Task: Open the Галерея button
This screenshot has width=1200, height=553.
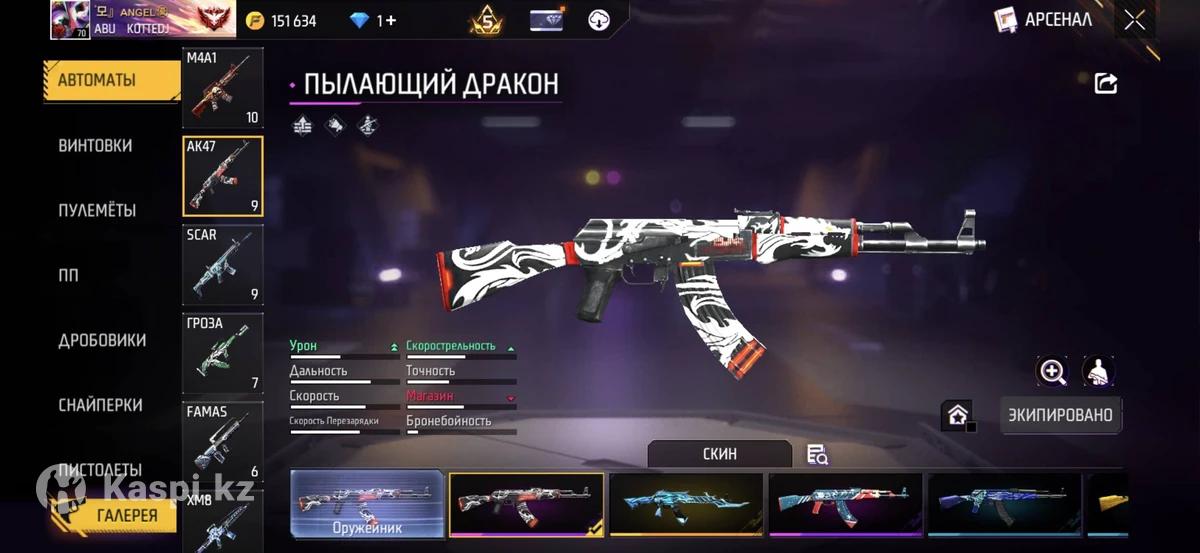Action: tap(127, 516)
